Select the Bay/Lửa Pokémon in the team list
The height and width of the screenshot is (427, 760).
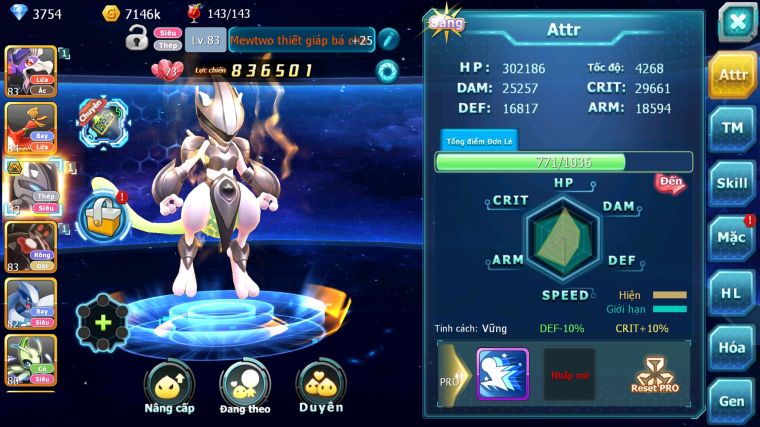click(30, 128)
